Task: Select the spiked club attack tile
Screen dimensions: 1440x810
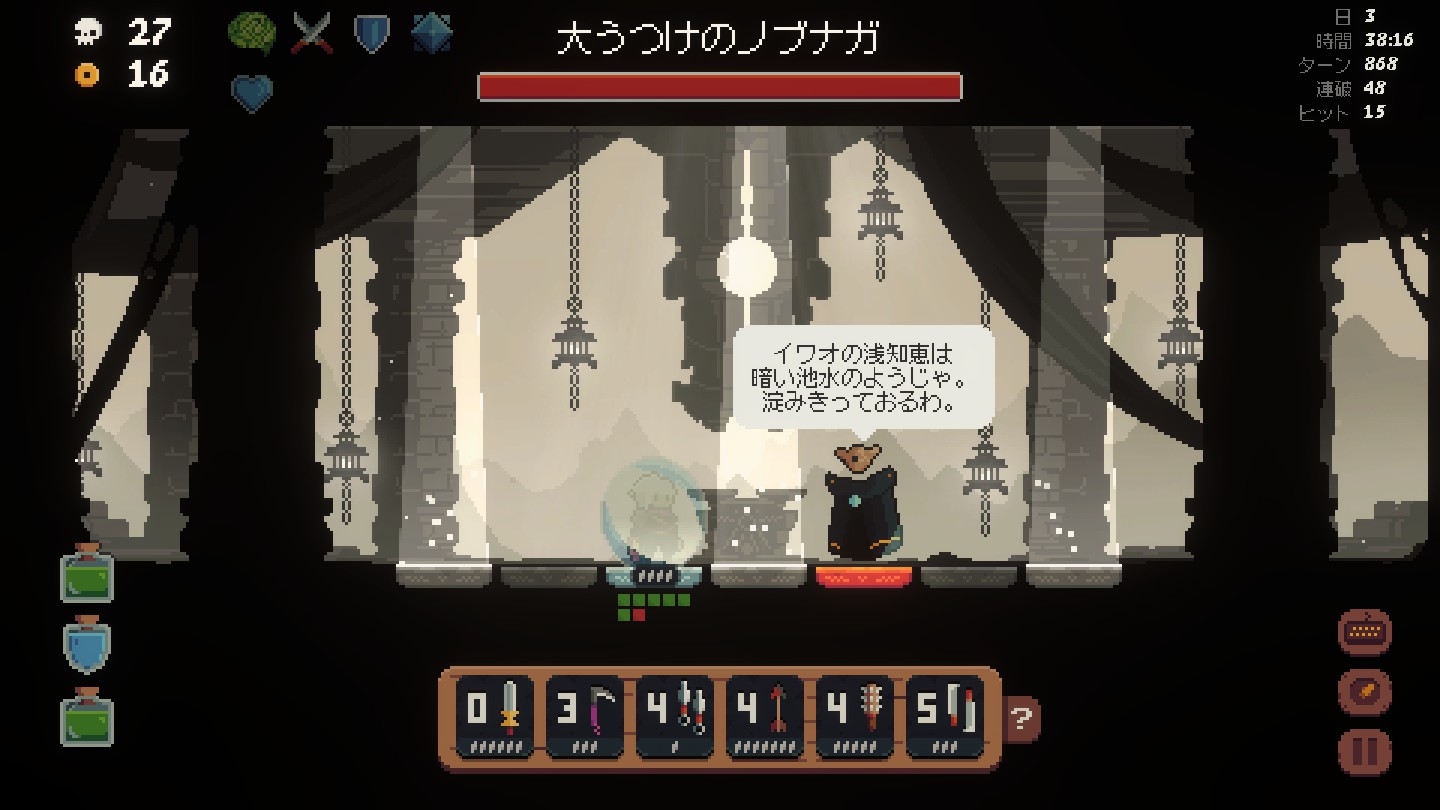Action: point(854,717)
